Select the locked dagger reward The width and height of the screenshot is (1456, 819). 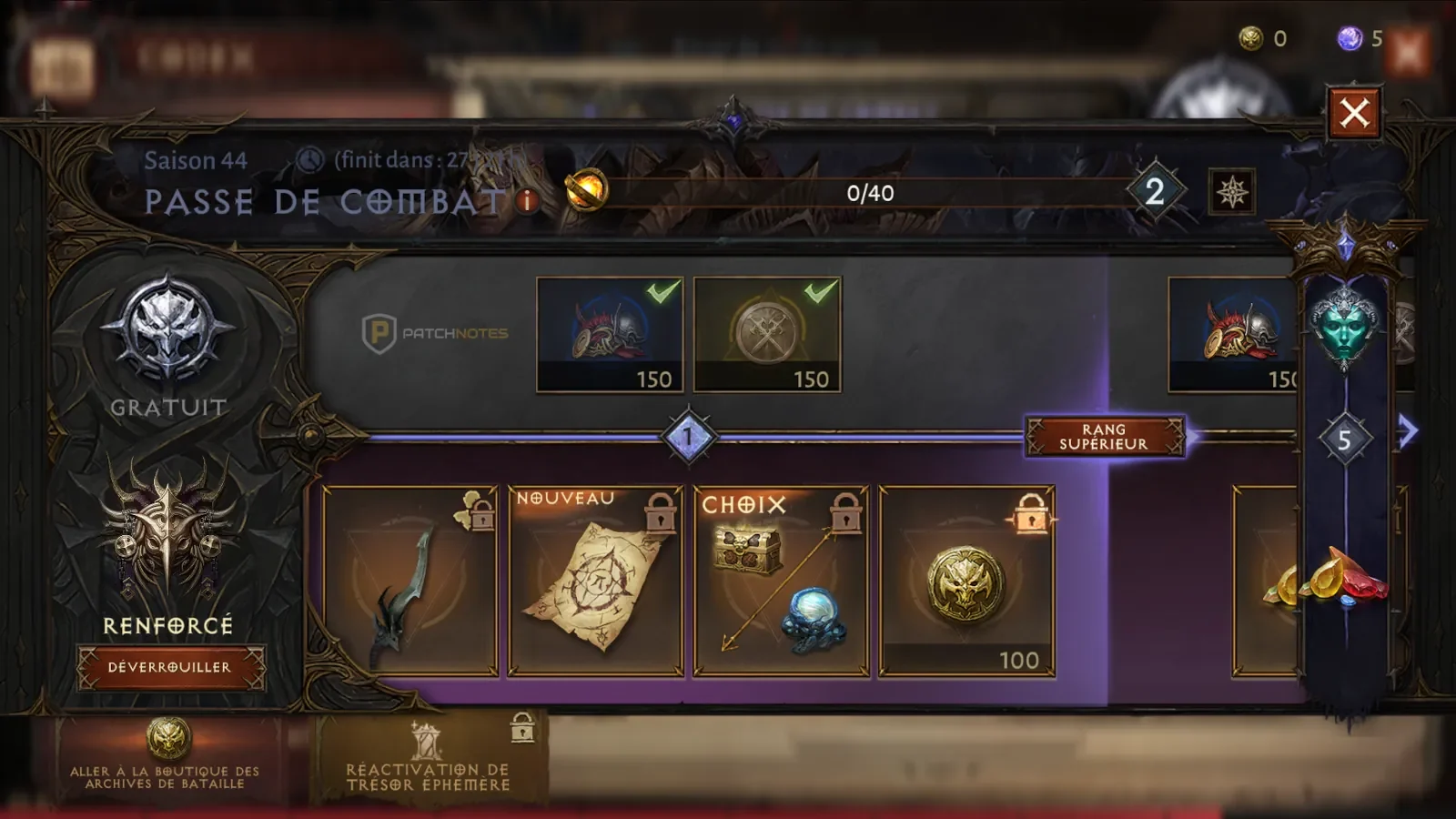(410, 581)
